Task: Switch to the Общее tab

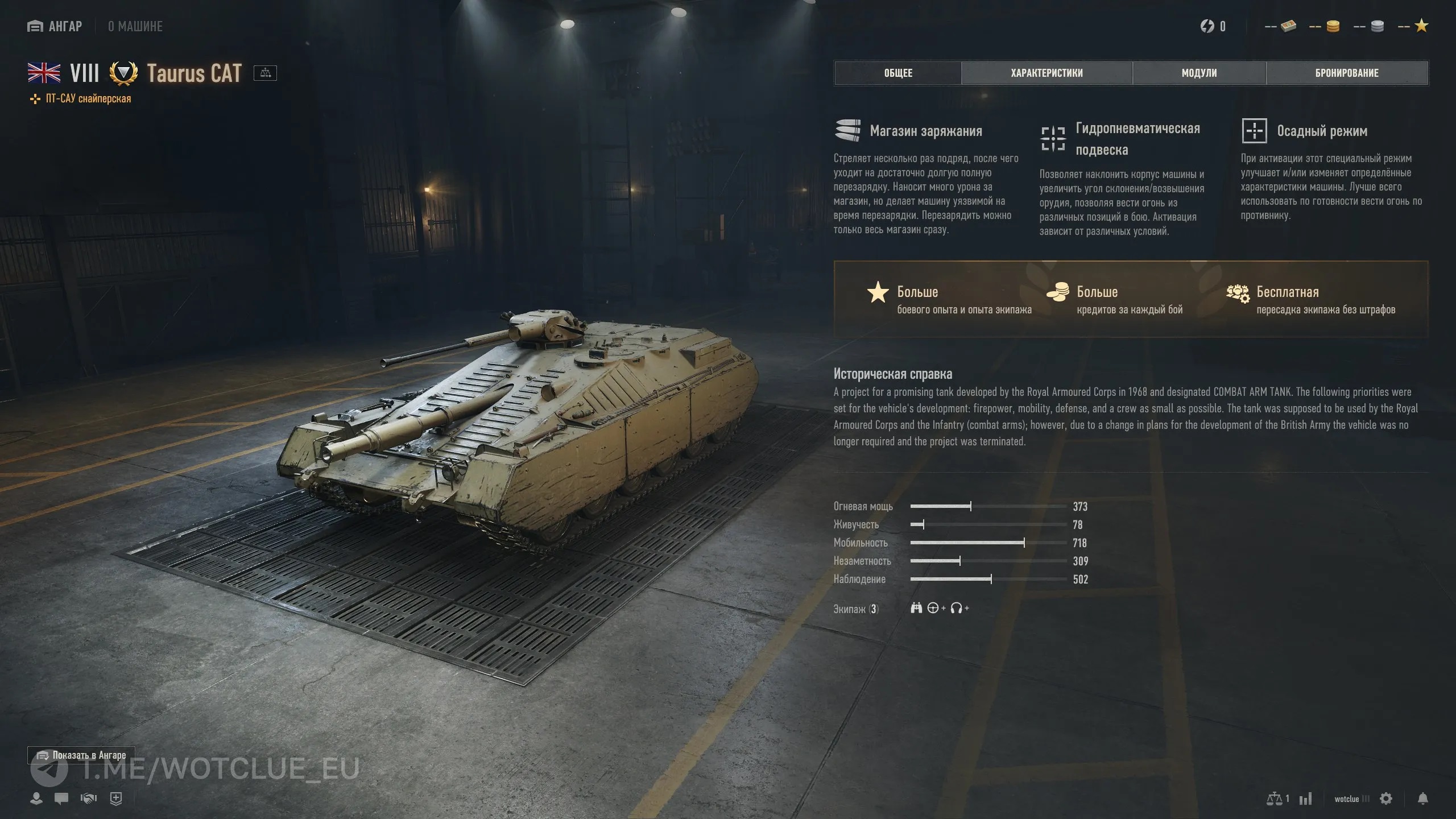Action: coord(898,73)
